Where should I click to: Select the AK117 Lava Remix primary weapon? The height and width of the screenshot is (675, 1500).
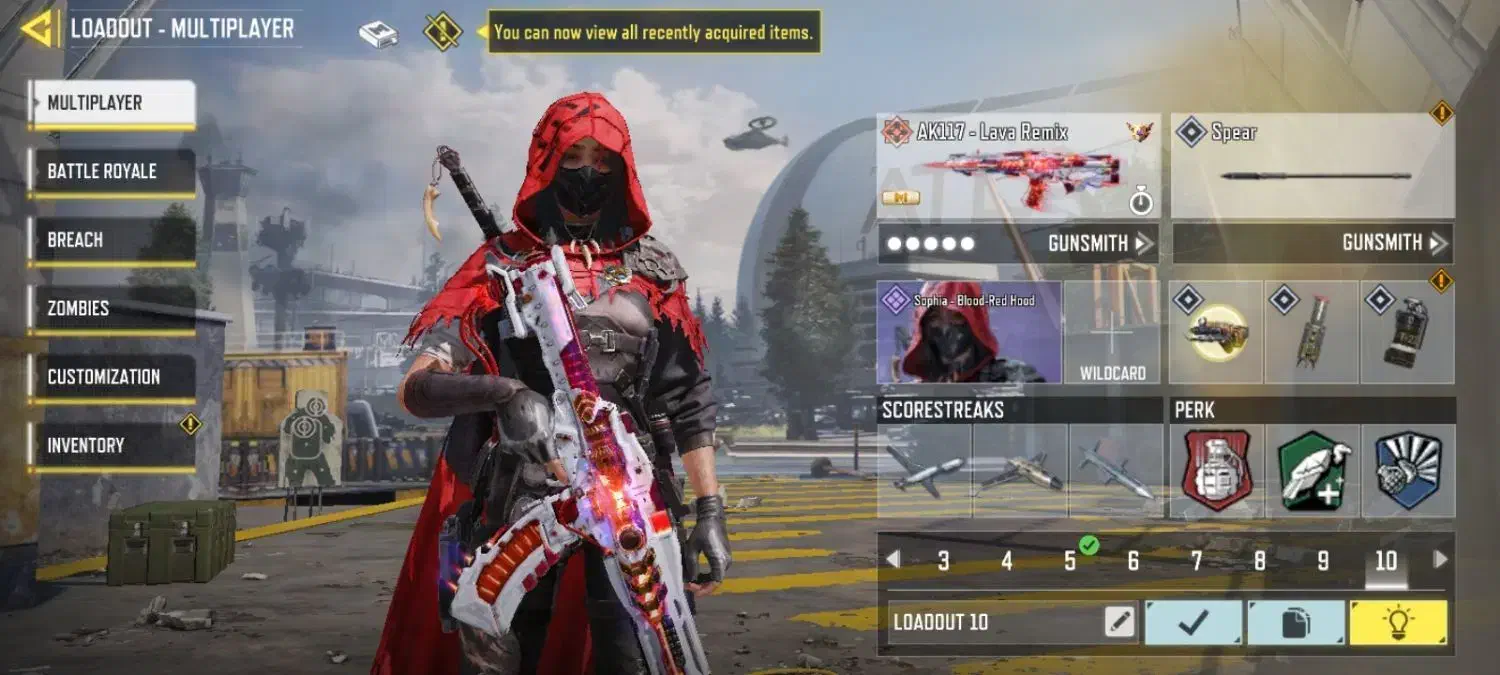(x=1018, y=167)
